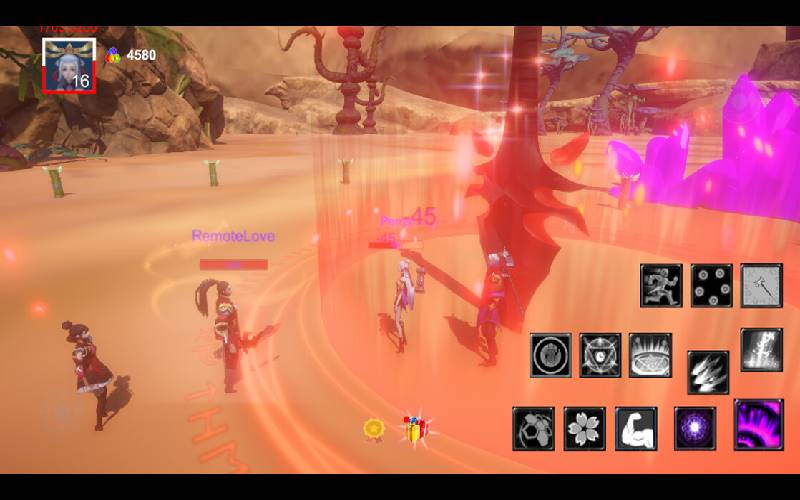This screenshot has width=800, height=500.
Task: Open the player portrait at level 16
Action: click(68, 65)
